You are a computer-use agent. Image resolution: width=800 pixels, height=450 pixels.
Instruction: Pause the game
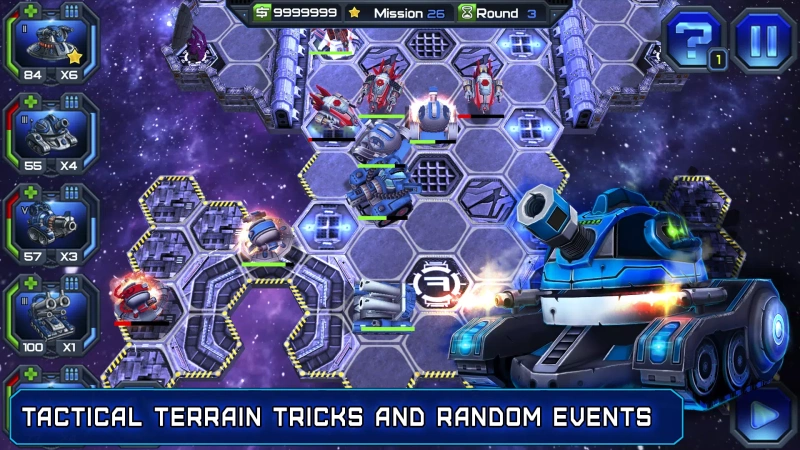click(763, 39)
